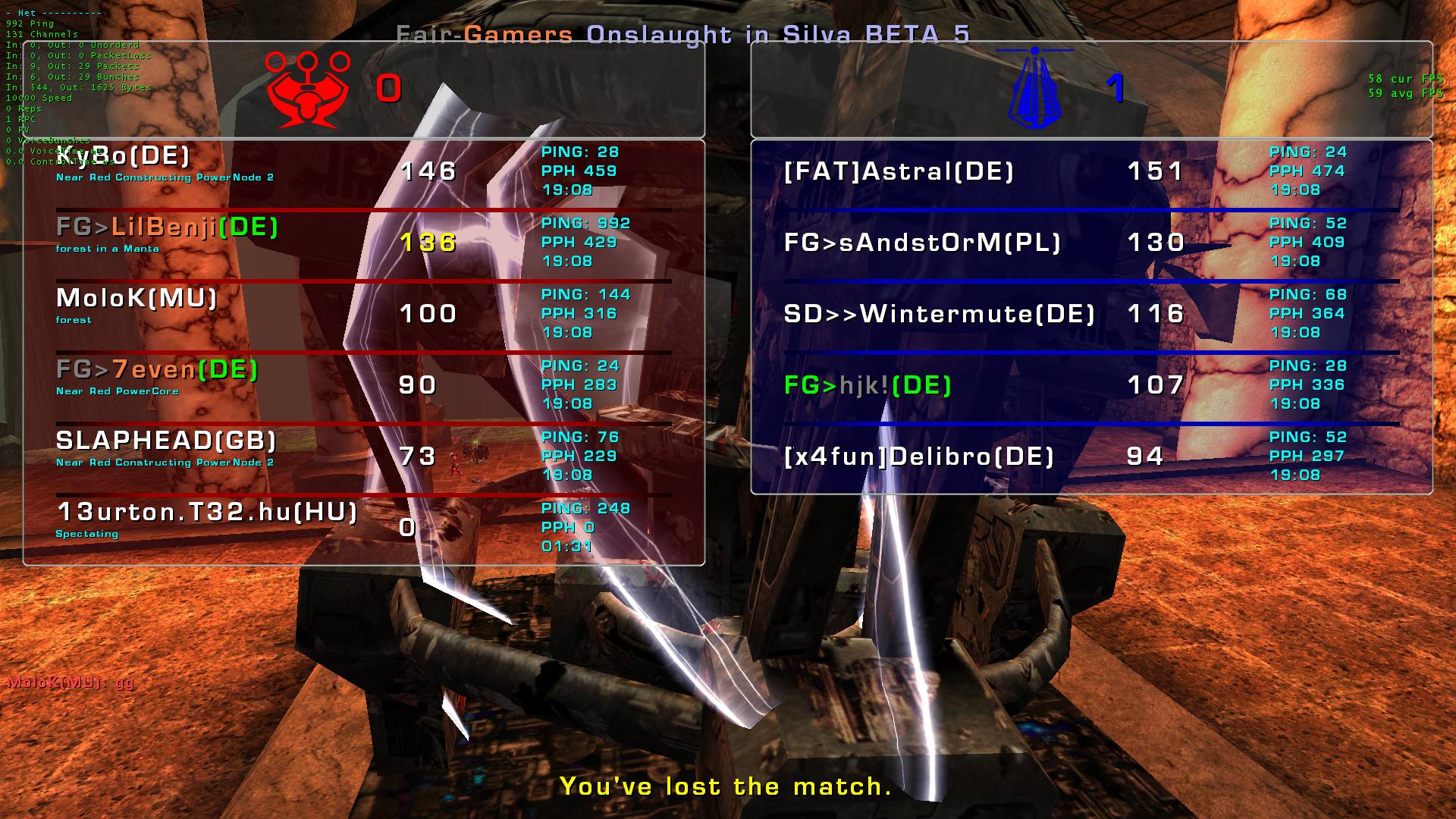Choose SD>>Wintermute(DE) in the blue list
The image size is (1456, 819).
pyautogui.click(x=939, y=314)
